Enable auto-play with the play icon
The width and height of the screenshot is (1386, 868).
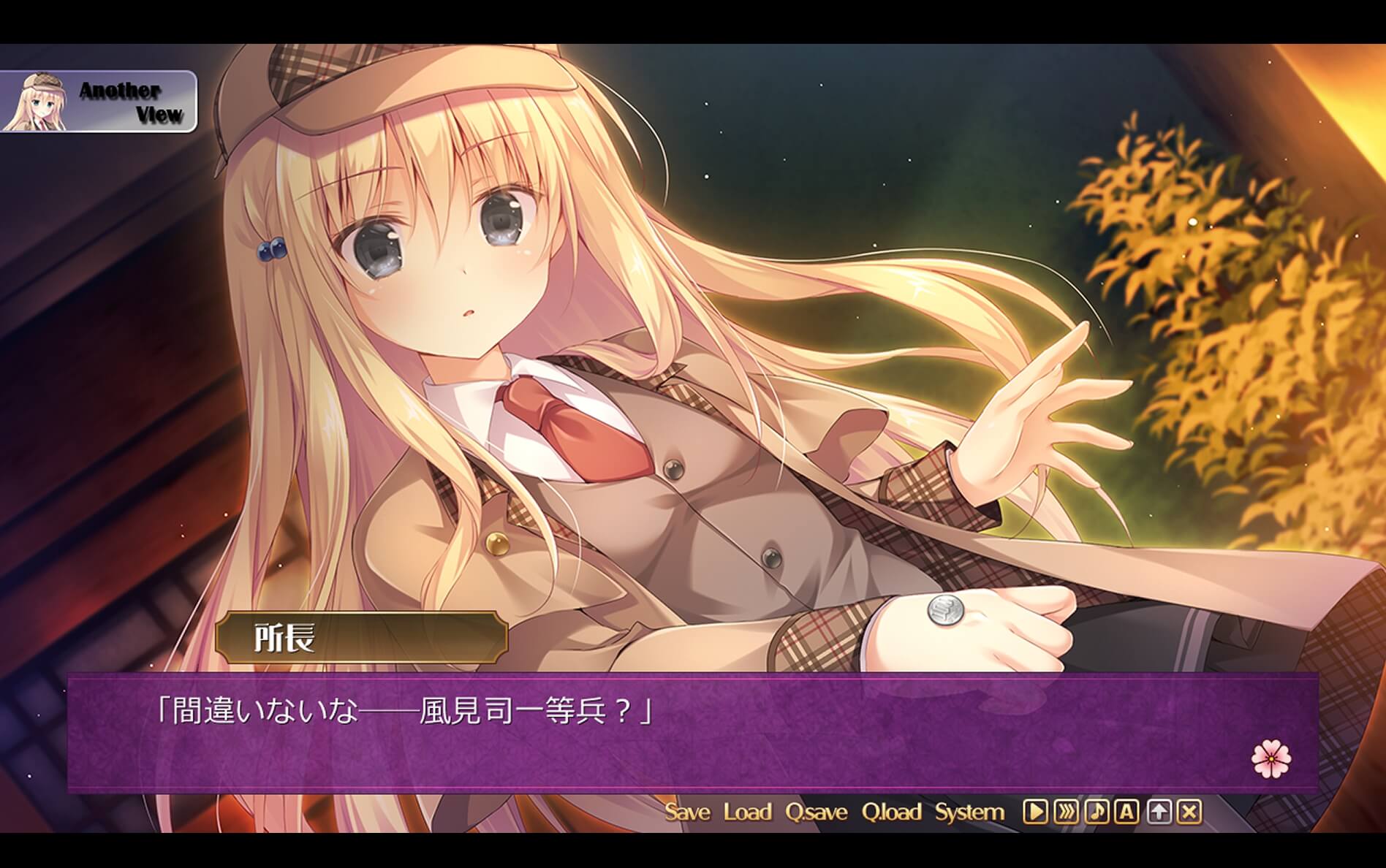pos(1034,812)
